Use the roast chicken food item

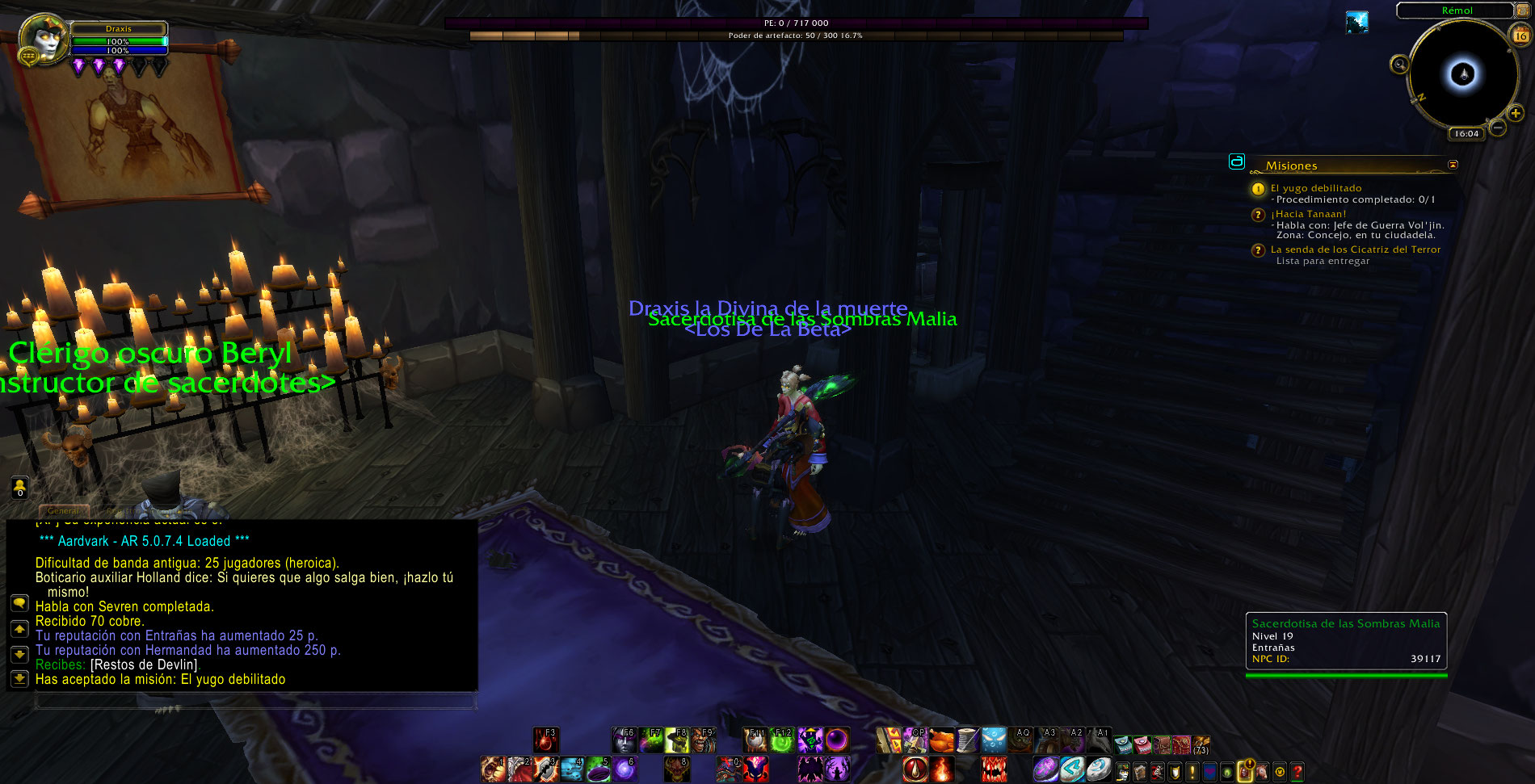pos(941,740)
